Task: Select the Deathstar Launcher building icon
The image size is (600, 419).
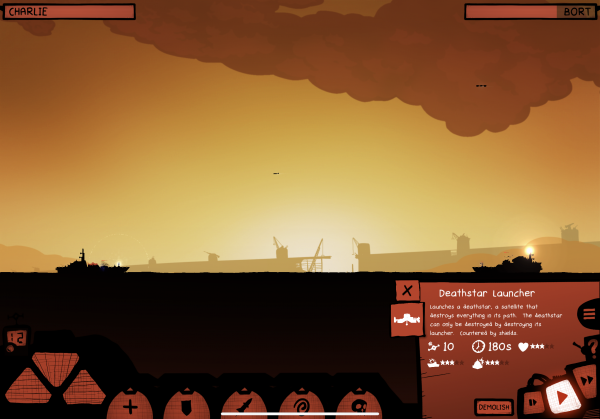Action: pyautogui.click(x=406, y=320)
